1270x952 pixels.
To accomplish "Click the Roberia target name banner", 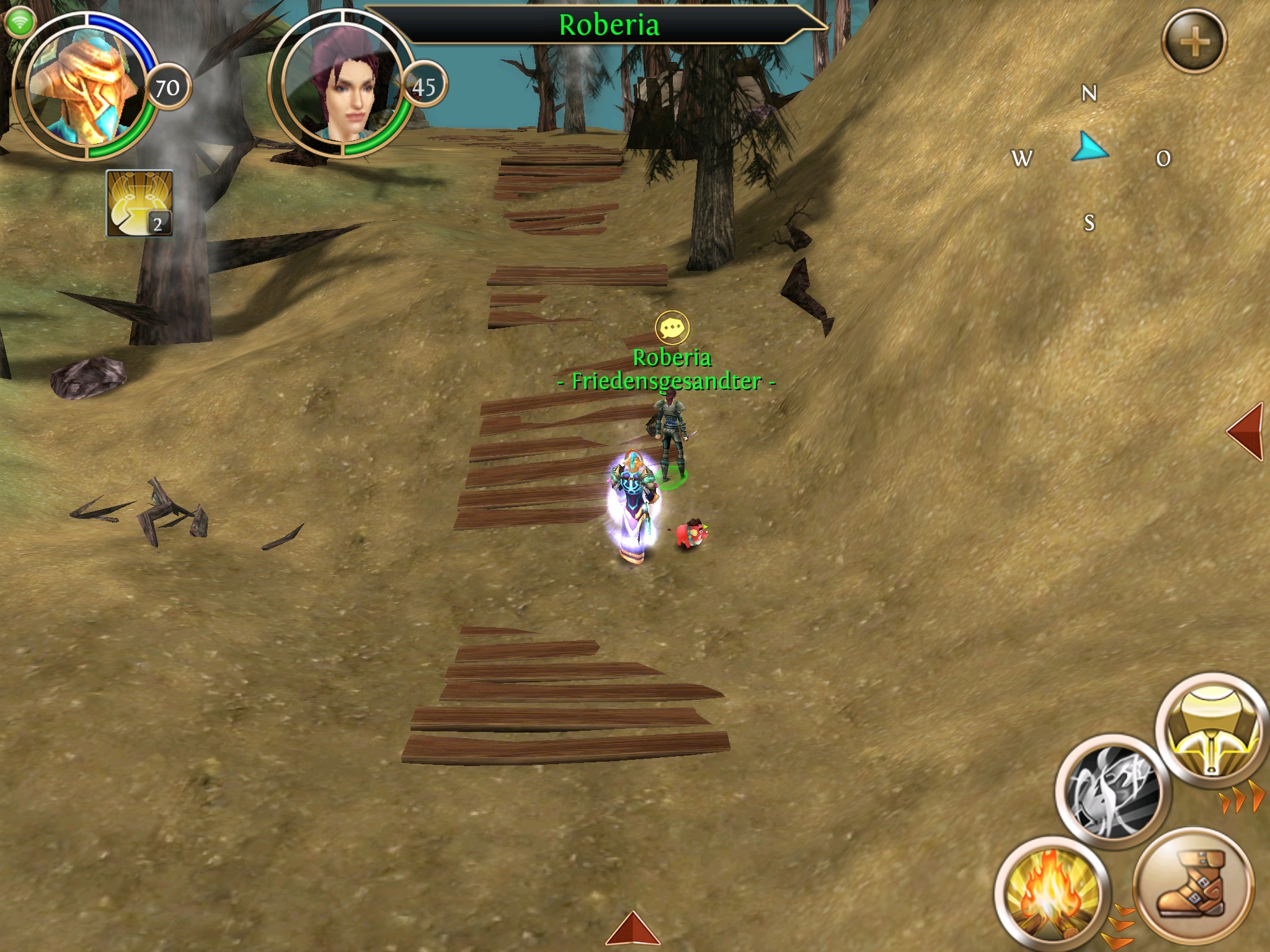I will [x=608, y=25].
